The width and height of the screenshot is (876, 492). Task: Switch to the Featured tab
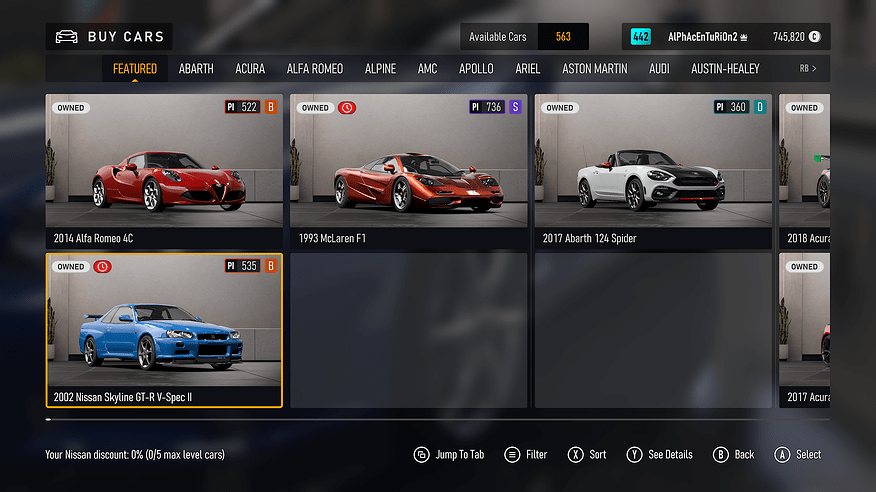click(135, 69)
